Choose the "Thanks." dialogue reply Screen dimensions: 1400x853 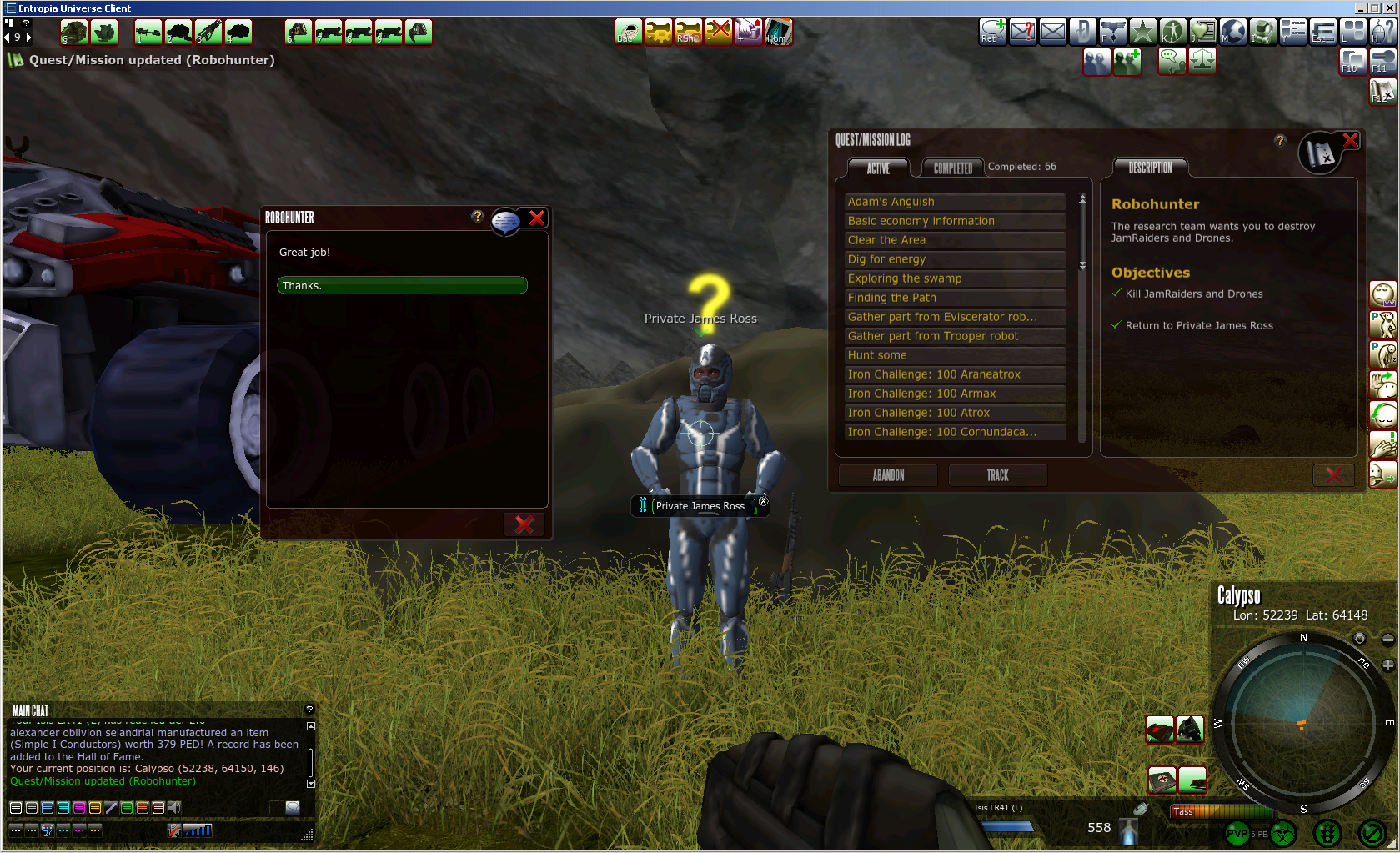(402, 285)
